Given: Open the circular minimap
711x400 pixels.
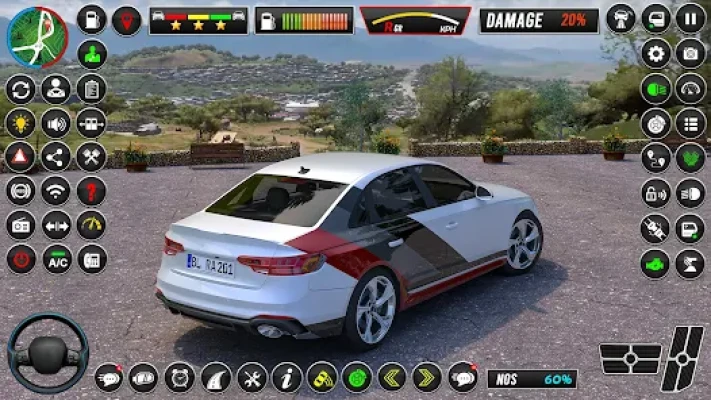Looking at the screenshot, I should (37, 36).
